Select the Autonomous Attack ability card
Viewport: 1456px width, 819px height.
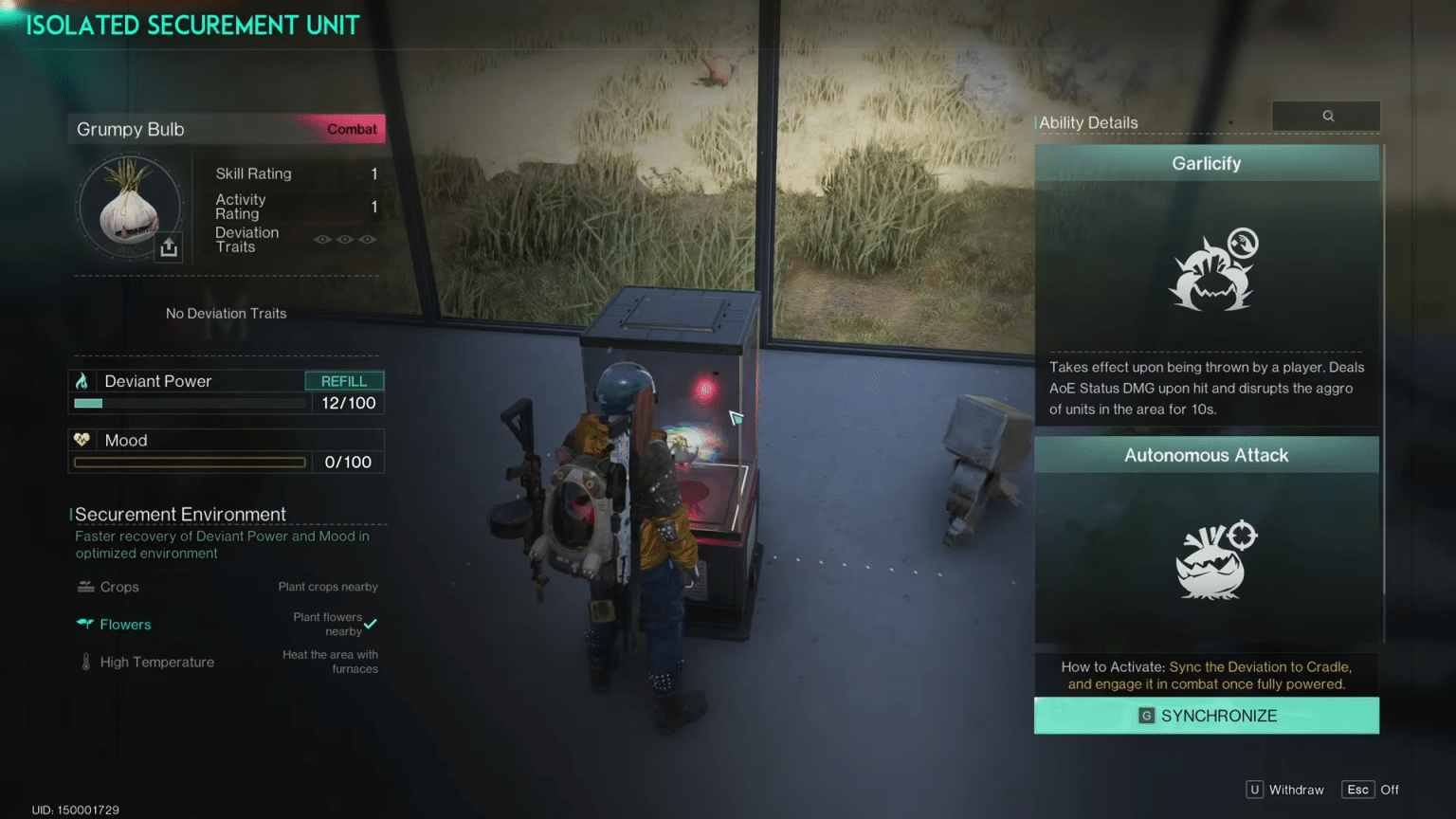[x=1206, y=540]
